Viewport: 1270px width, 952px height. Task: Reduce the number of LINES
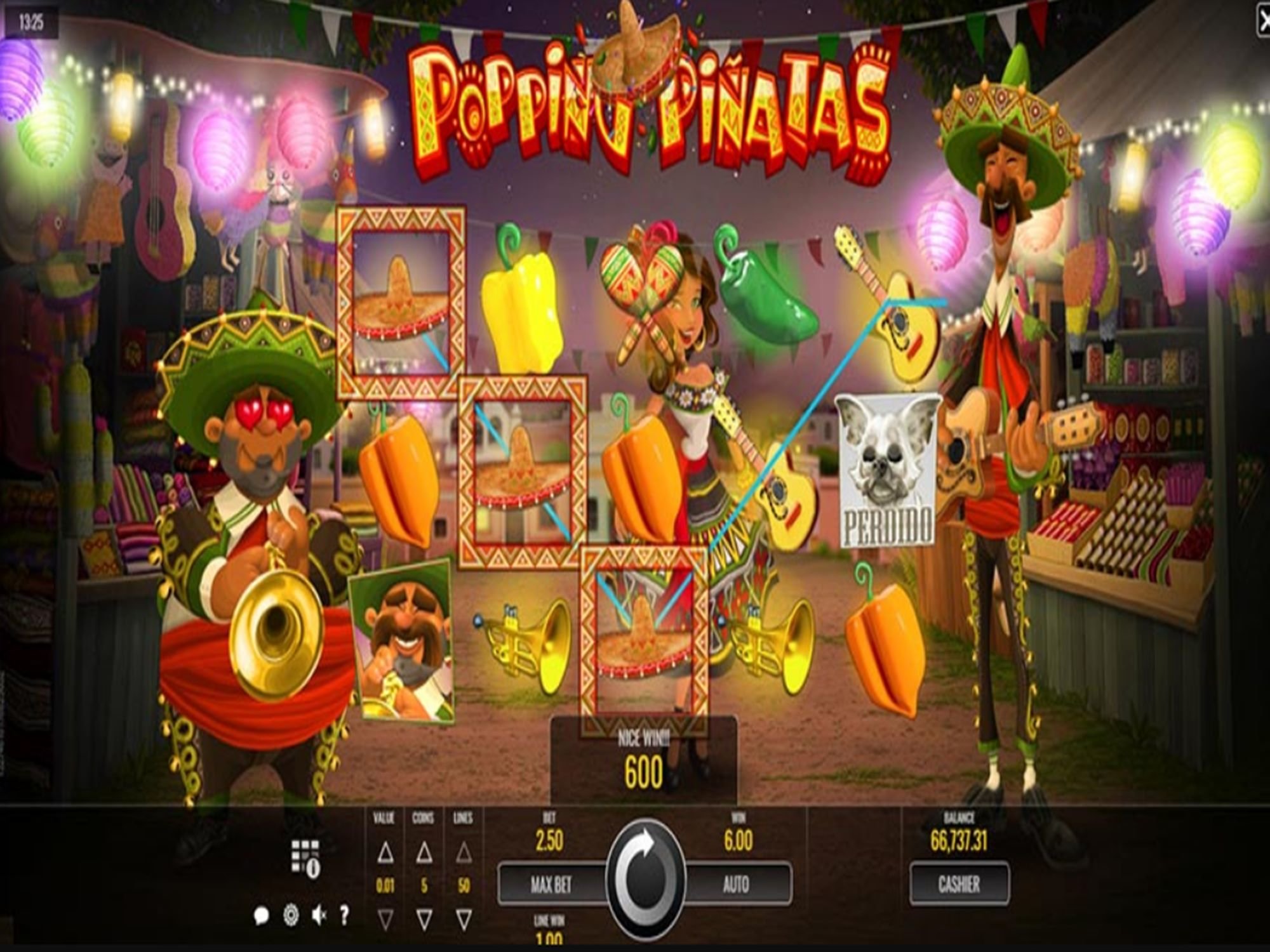tap(464, 918)
